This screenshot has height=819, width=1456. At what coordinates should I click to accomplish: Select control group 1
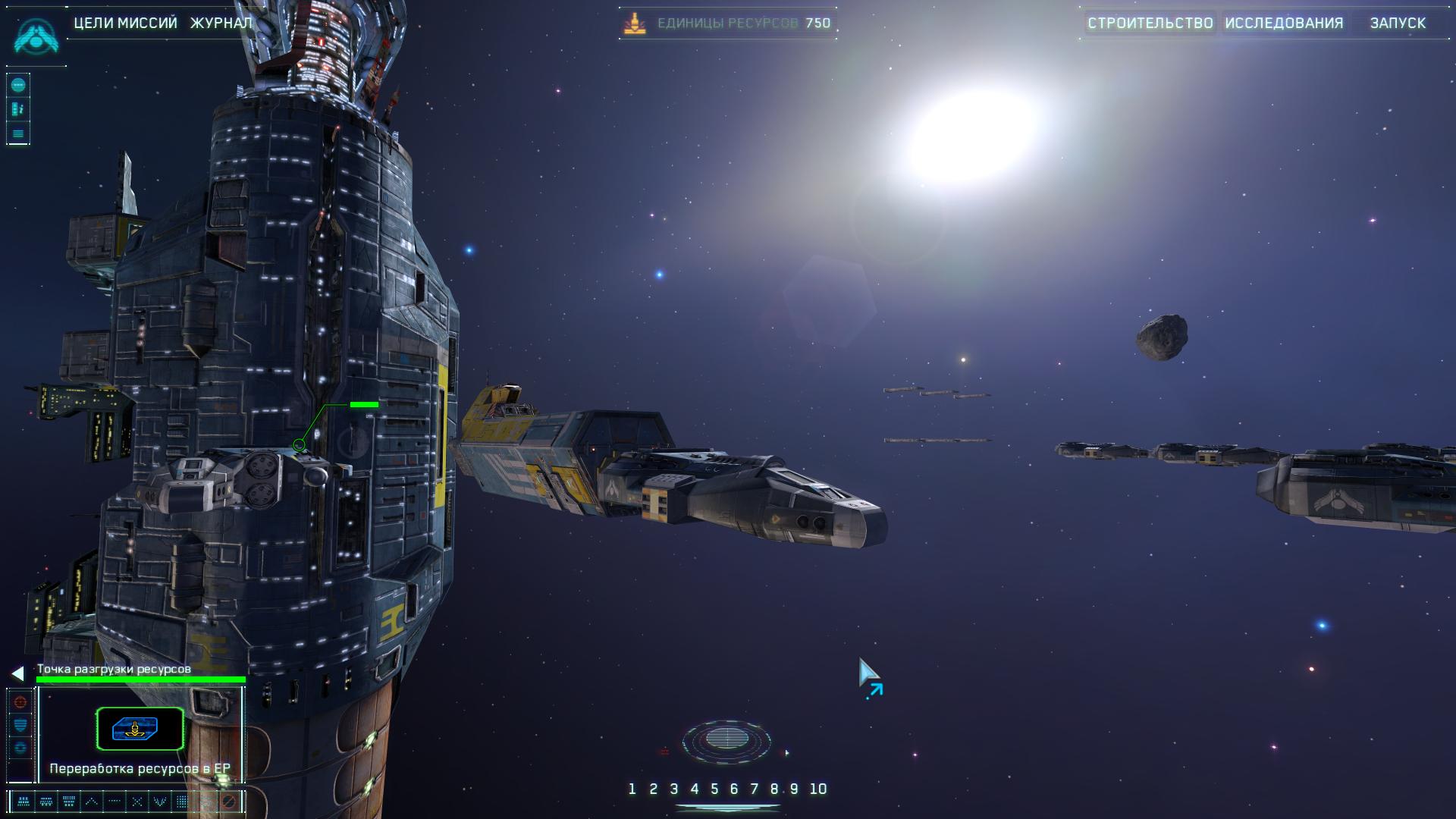pyautogui.click(x=632, y=789)
